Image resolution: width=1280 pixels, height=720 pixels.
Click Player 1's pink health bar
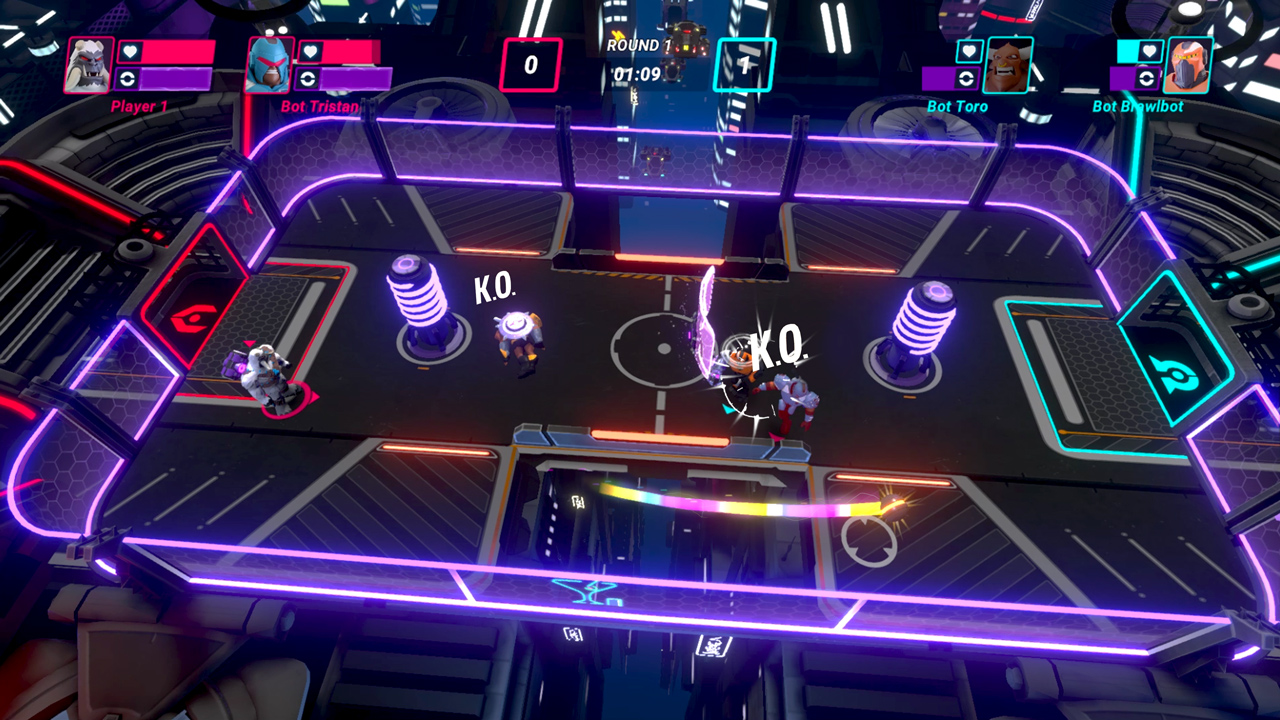pyautogui.click(x=176, y=52)
